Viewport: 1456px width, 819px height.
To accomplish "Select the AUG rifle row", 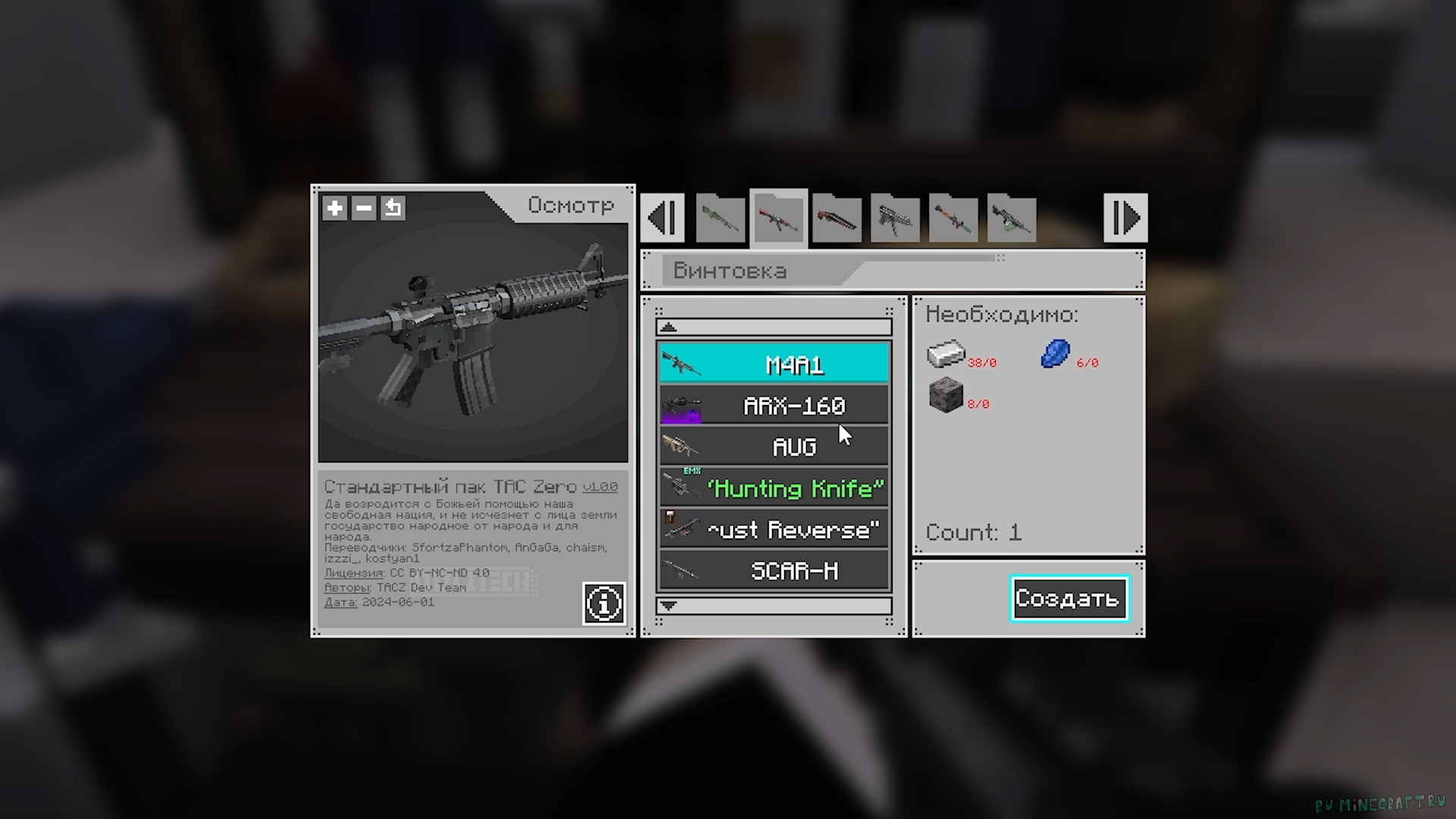I will pos(773,447).
